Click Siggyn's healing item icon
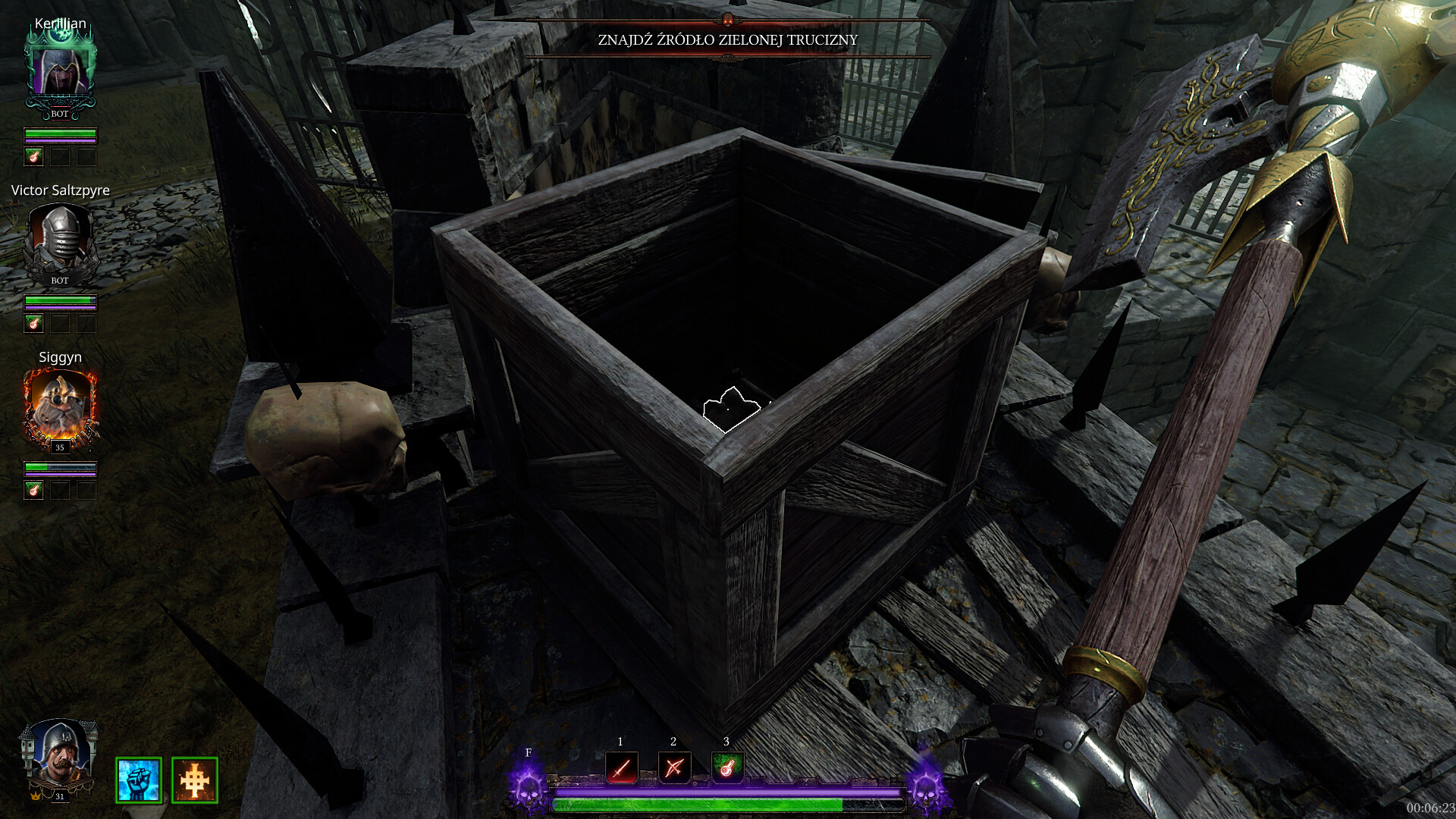The height and width of the screenshot is (819, 1456). point(34,490)
